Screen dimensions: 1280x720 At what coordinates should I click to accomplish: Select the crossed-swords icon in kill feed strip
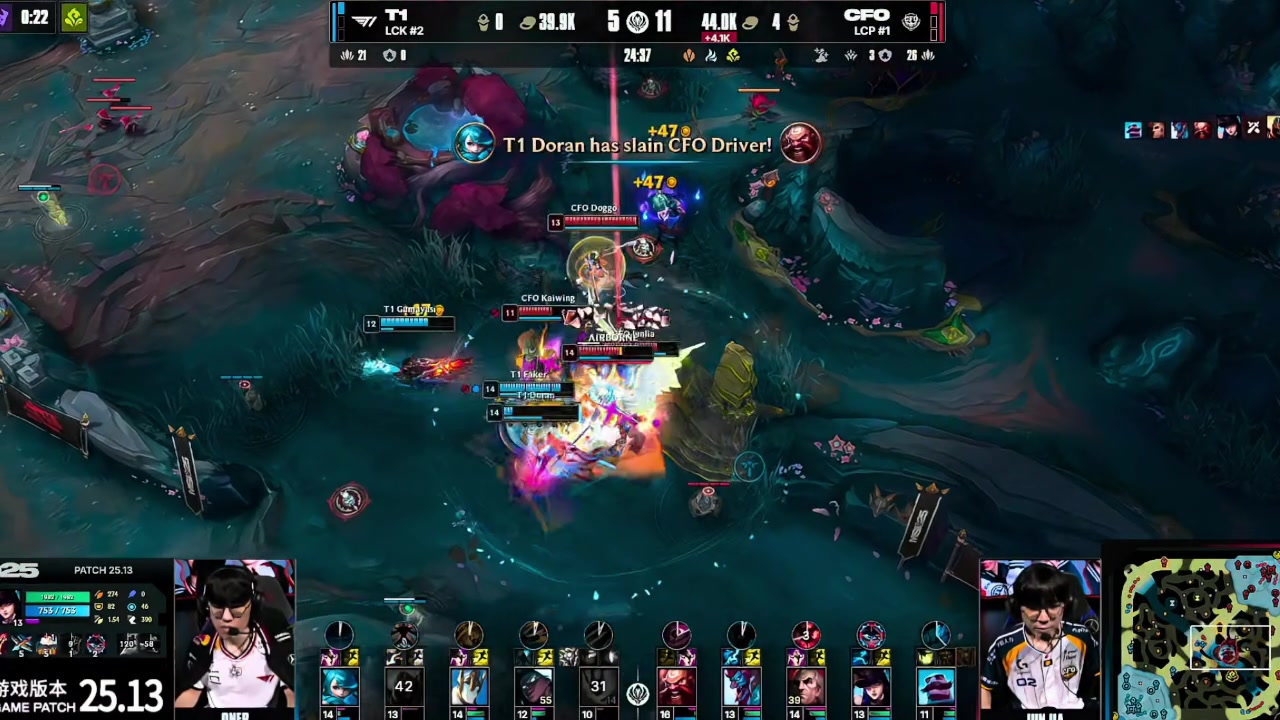[x=1252, y=129]
